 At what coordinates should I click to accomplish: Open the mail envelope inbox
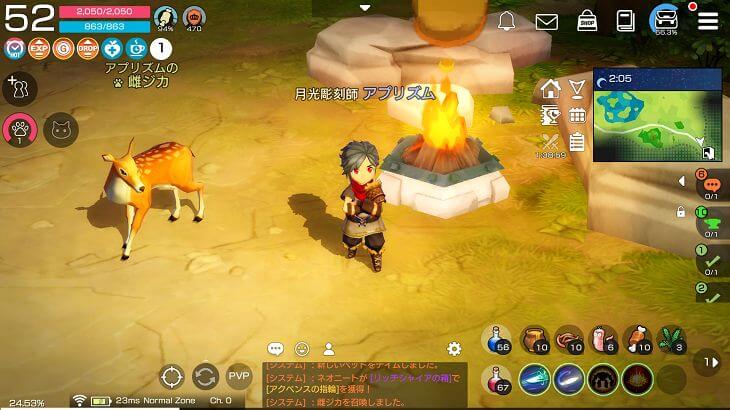click(546, 21)
